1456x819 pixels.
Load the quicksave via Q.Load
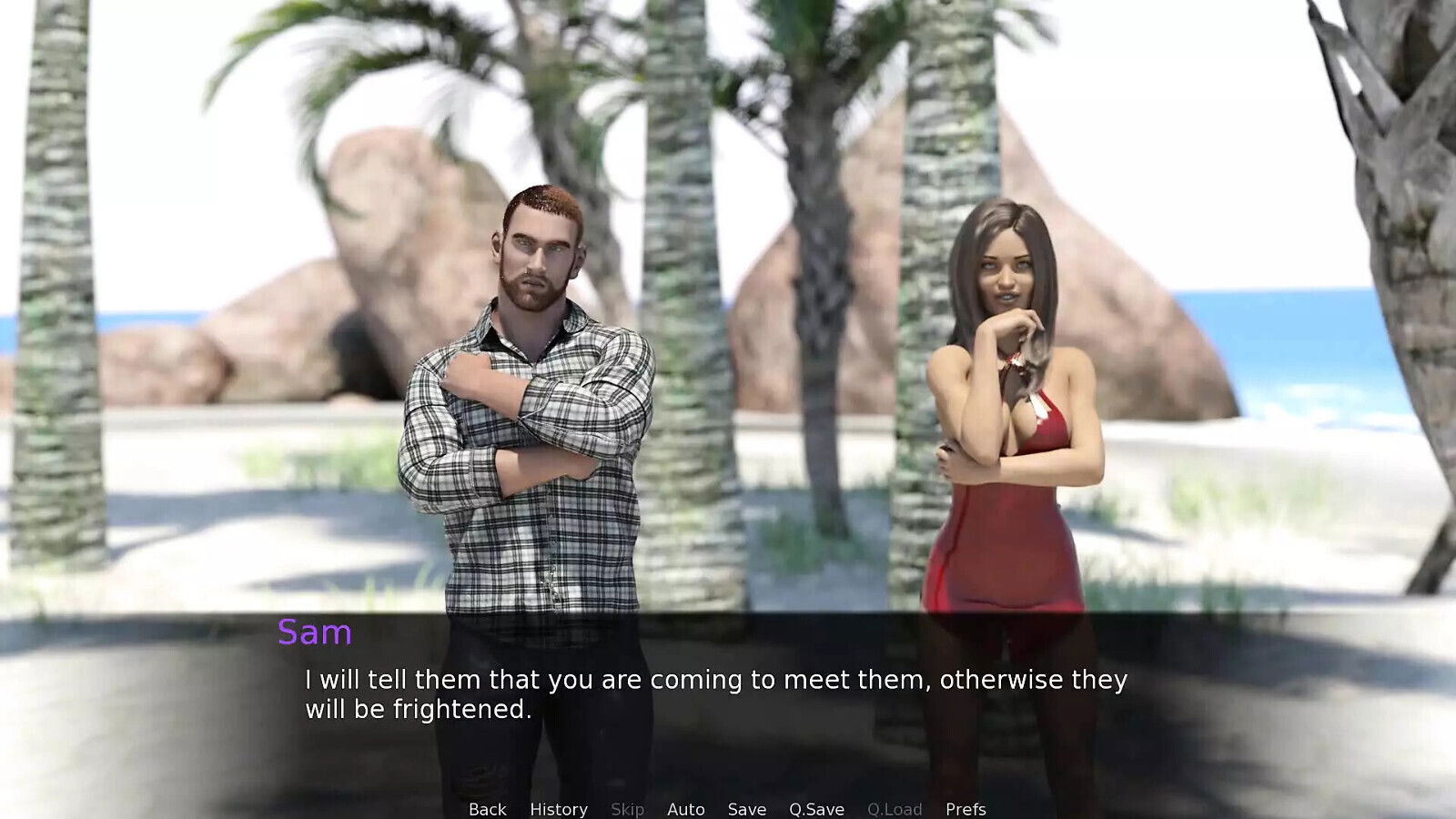(895, 808)
